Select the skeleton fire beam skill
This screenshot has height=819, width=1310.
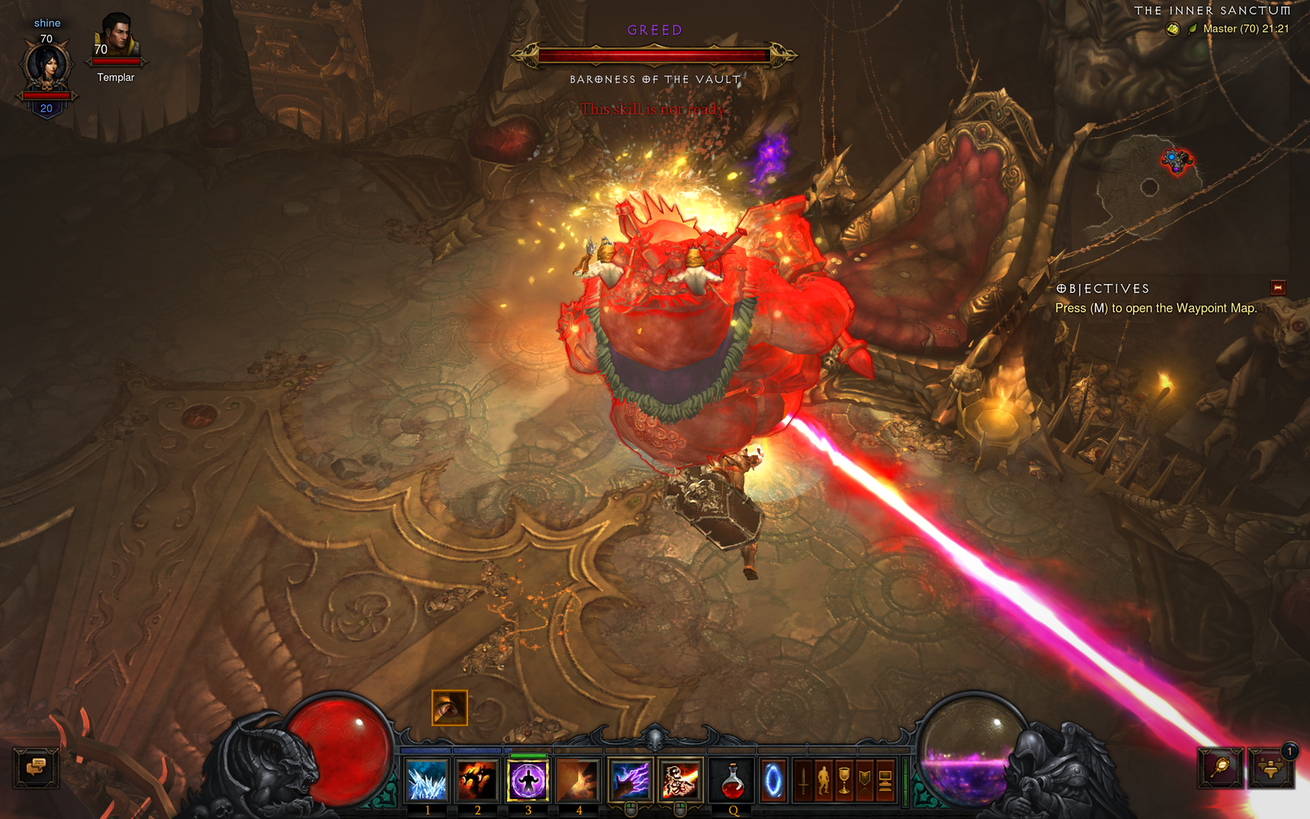680,780
